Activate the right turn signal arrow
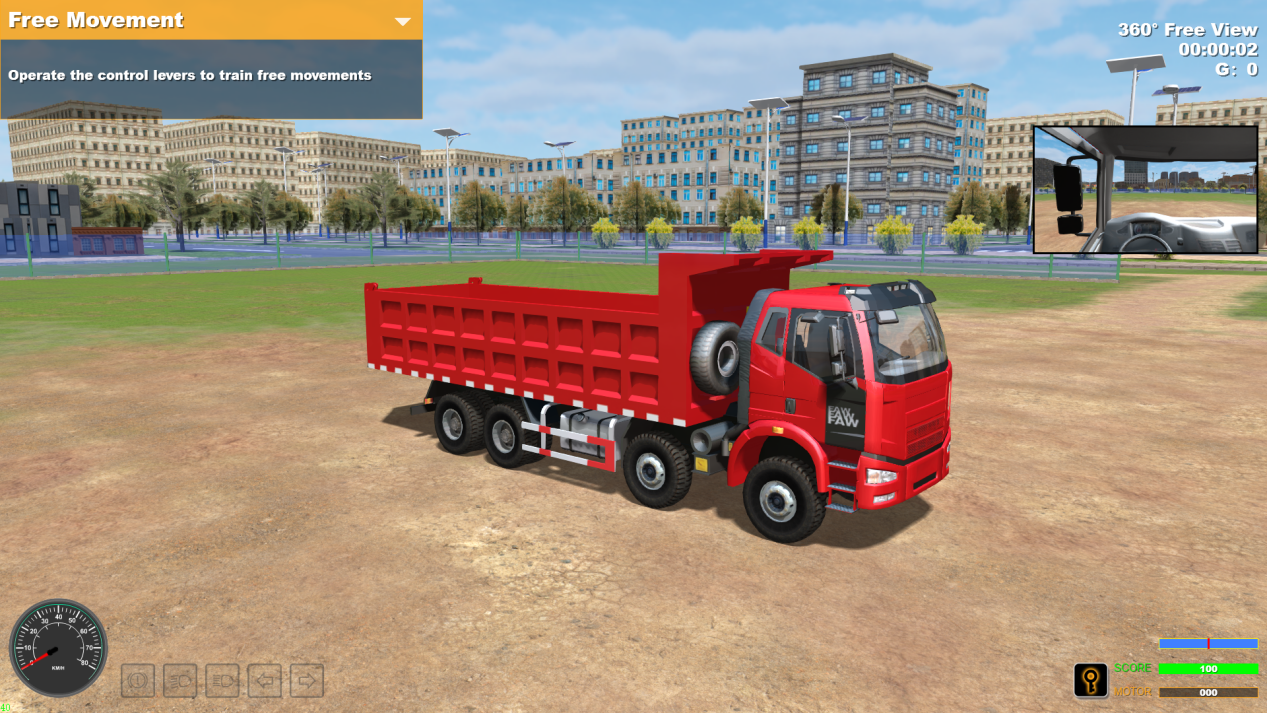This screenshot has width=1267, height=713. [x=307, y=681]
